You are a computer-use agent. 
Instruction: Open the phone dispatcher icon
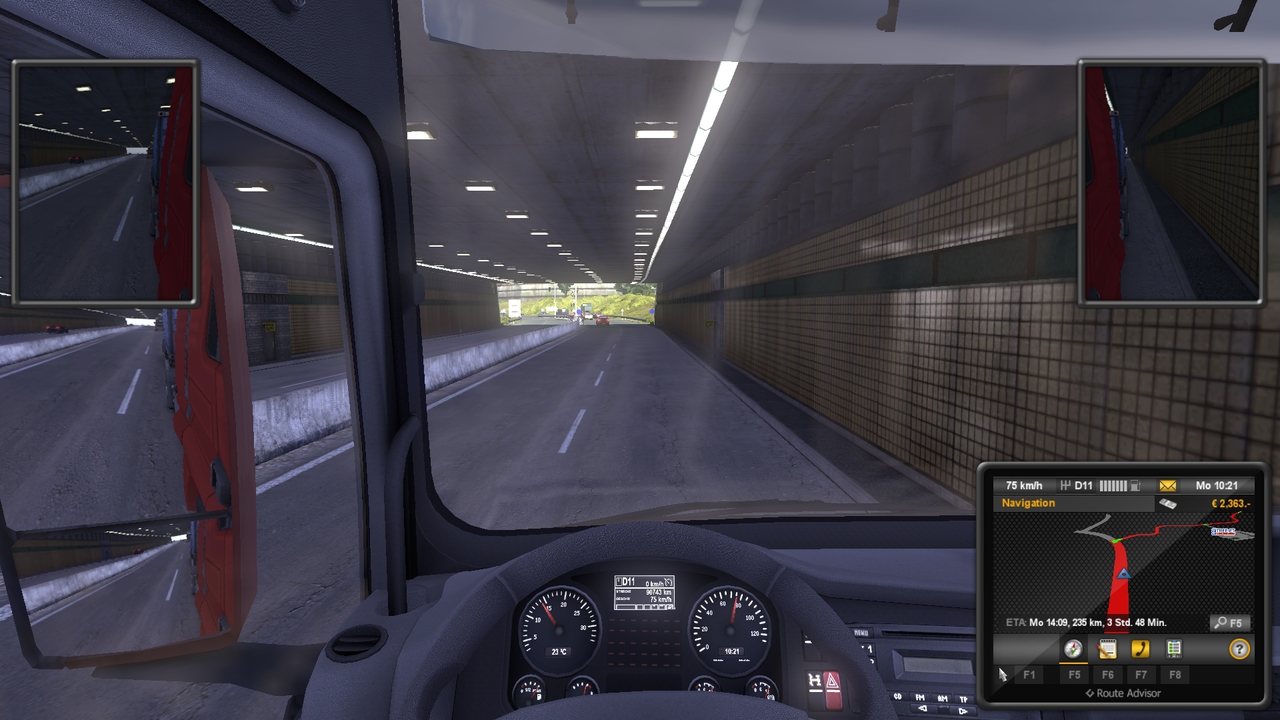(x=1141, y=648)
